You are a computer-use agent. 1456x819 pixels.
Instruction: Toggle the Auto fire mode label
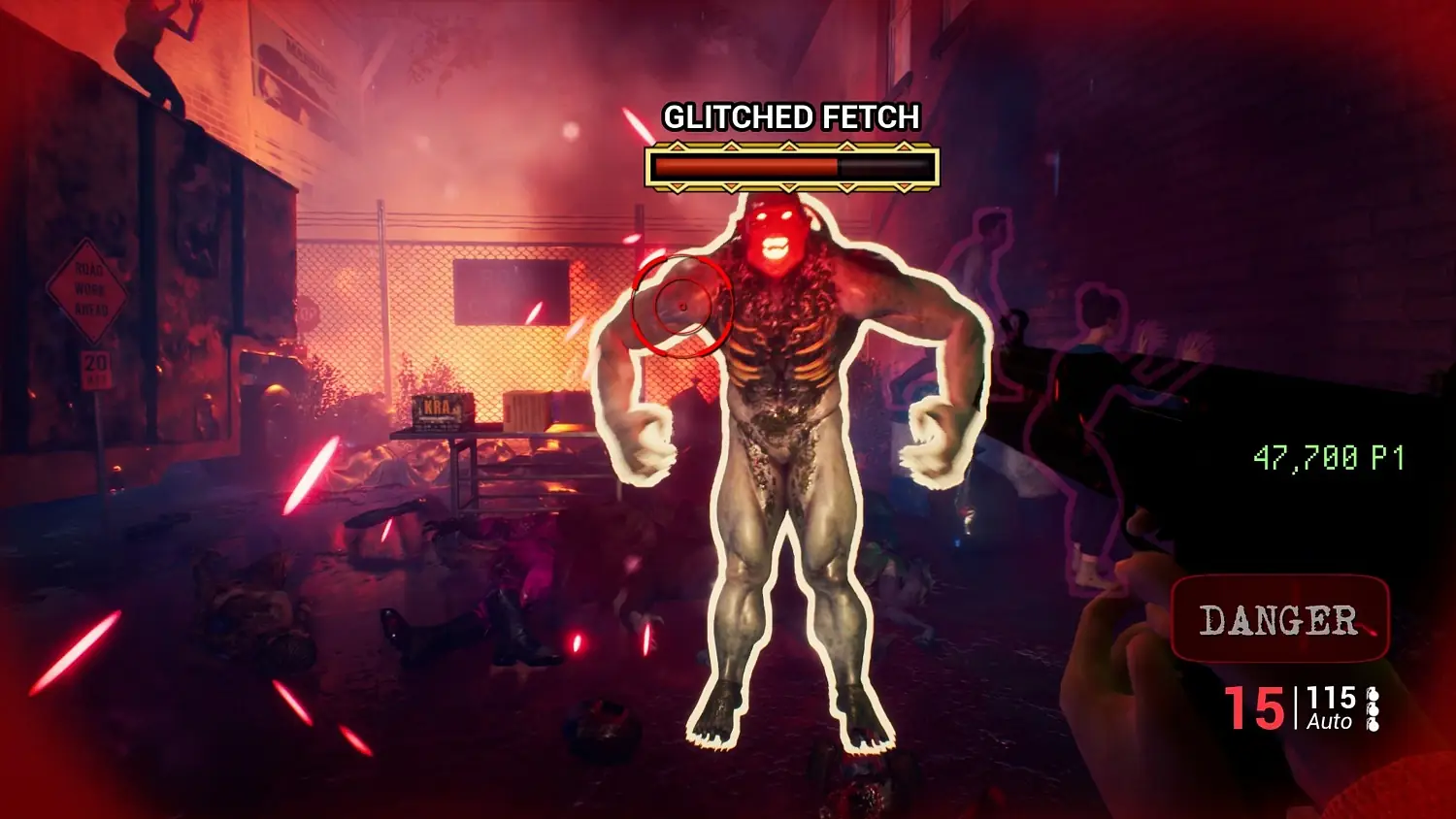[x=1330, y=722]
